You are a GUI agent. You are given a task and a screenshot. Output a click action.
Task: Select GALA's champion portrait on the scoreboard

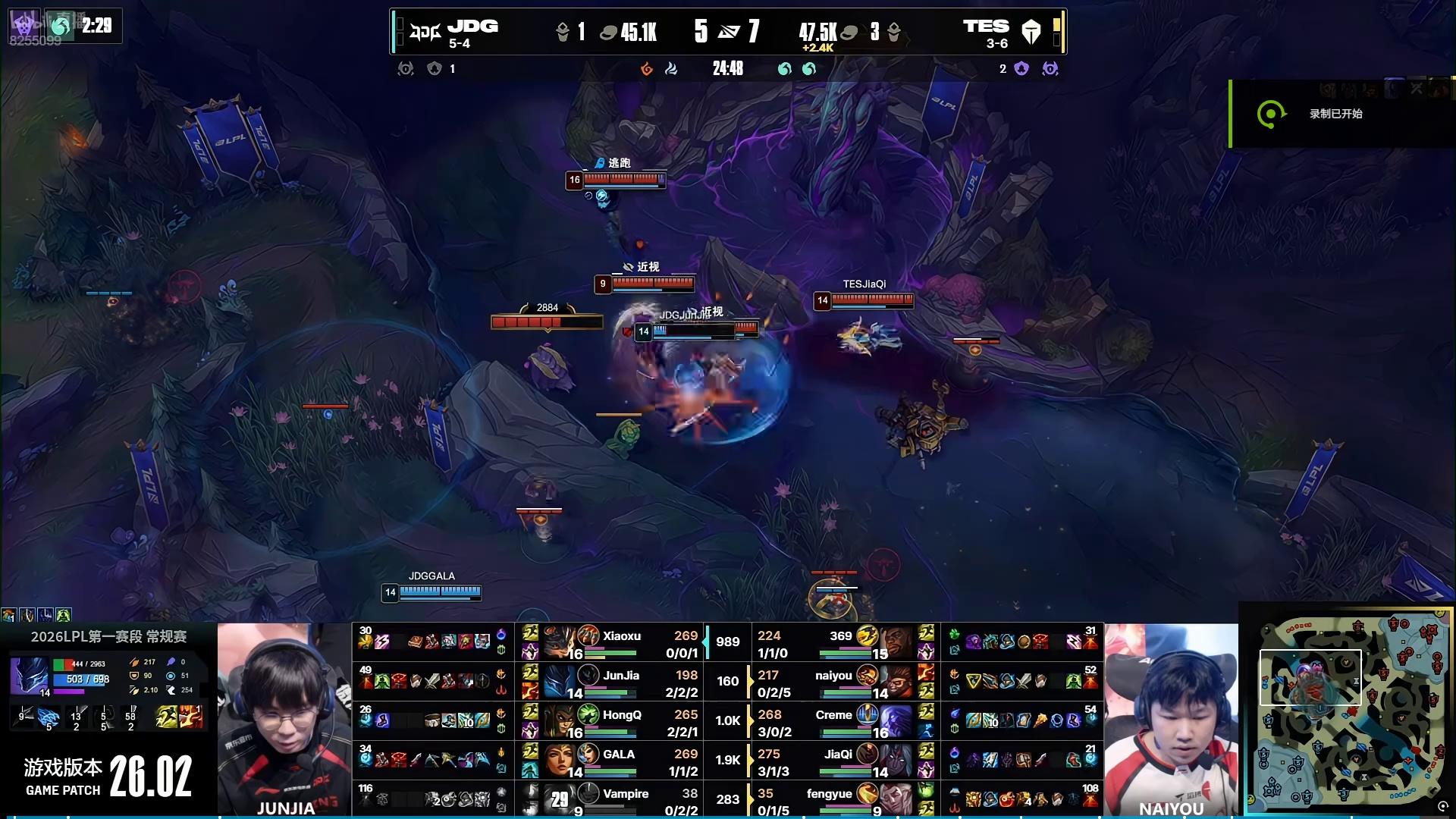coord(561,760)
